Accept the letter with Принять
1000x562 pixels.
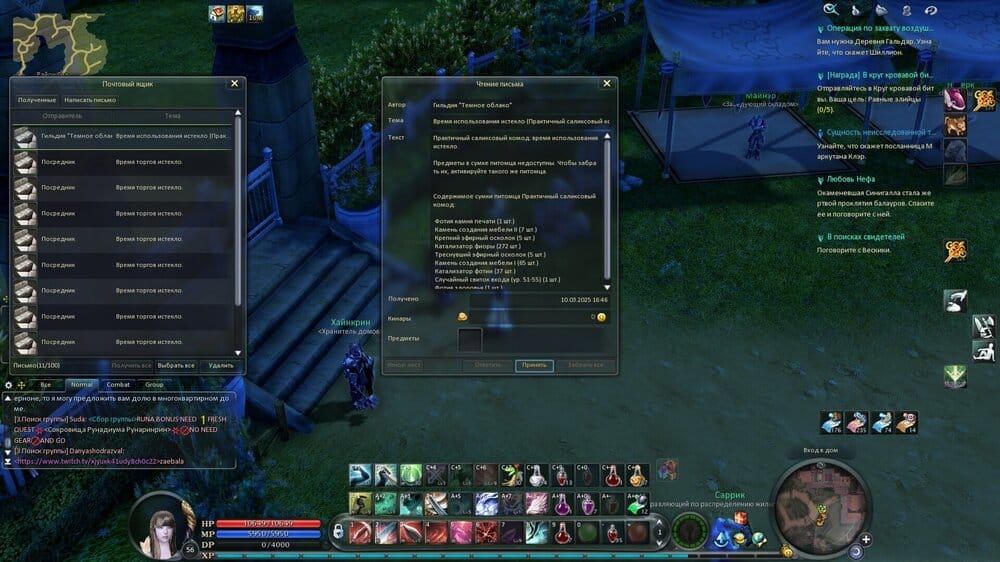(534, 365)
